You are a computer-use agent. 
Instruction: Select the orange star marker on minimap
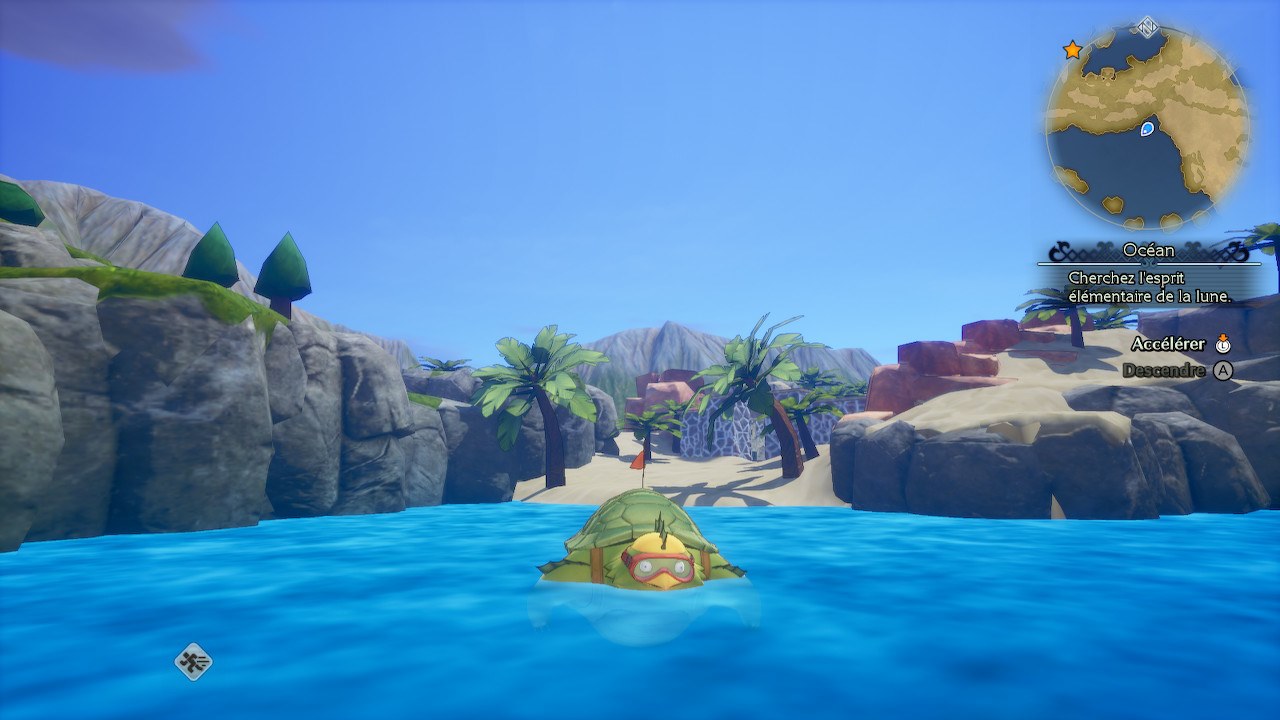tap(1072, 50)
